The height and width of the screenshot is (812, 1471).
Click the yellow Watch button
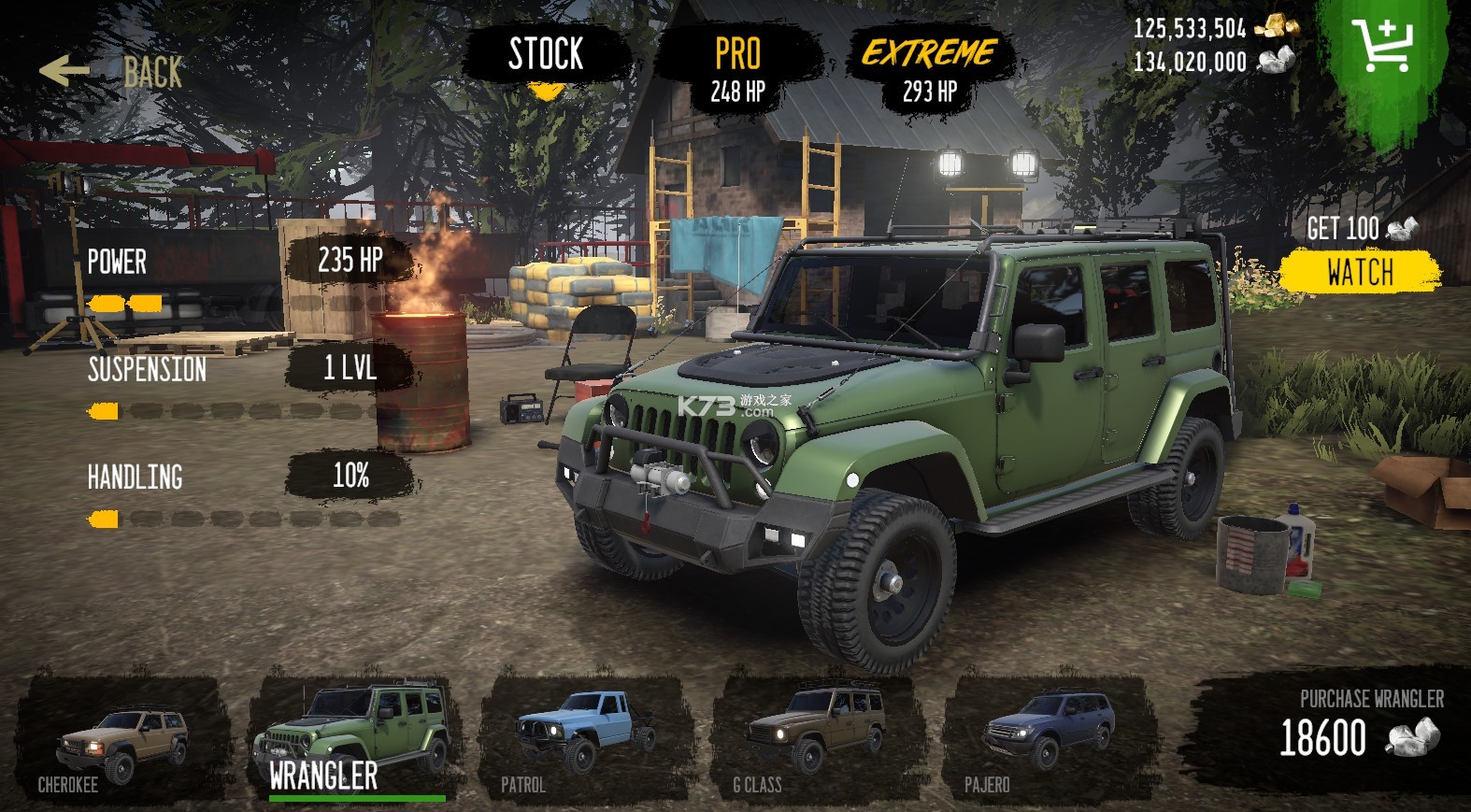(x=1359, y=273)
